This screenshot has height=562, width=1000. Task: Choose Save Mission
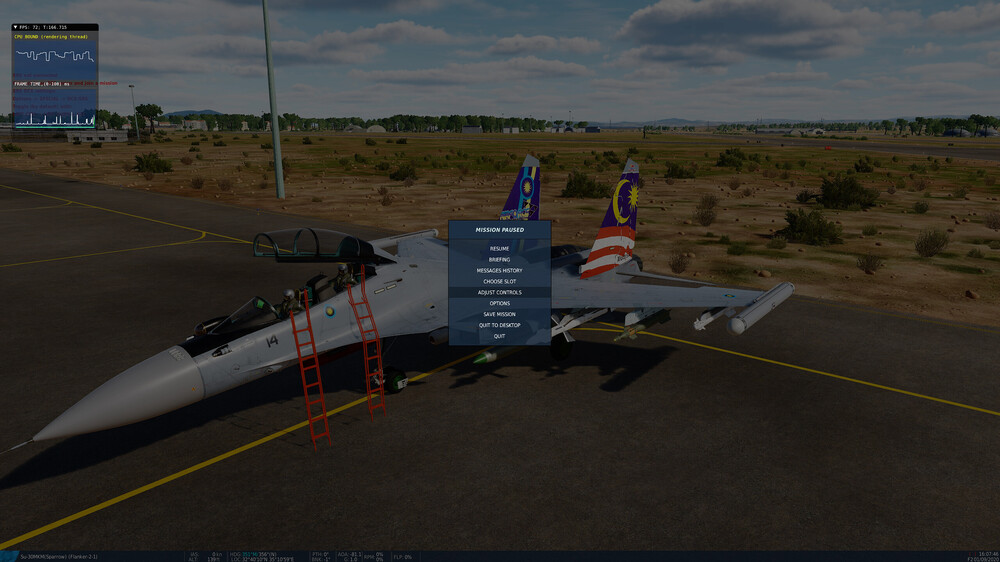point(499,314)
